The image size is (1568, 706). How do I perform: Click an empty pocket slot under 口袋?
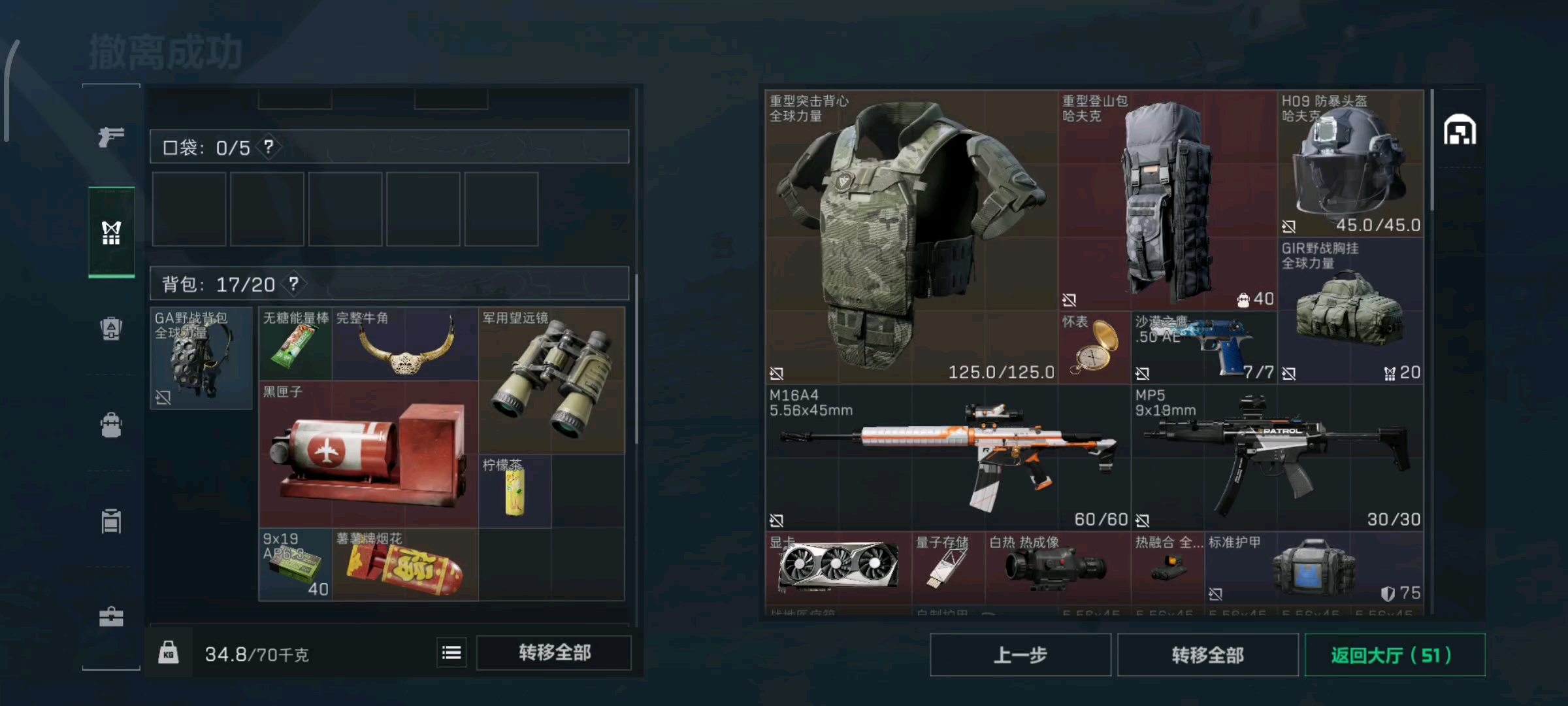[x=189, y=208]
